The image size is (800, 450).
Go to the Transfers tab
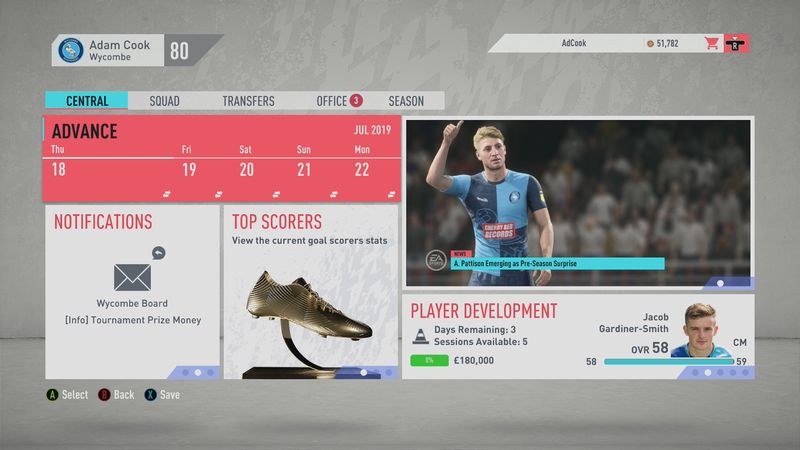pyautogui.click(x=248, y=101)
